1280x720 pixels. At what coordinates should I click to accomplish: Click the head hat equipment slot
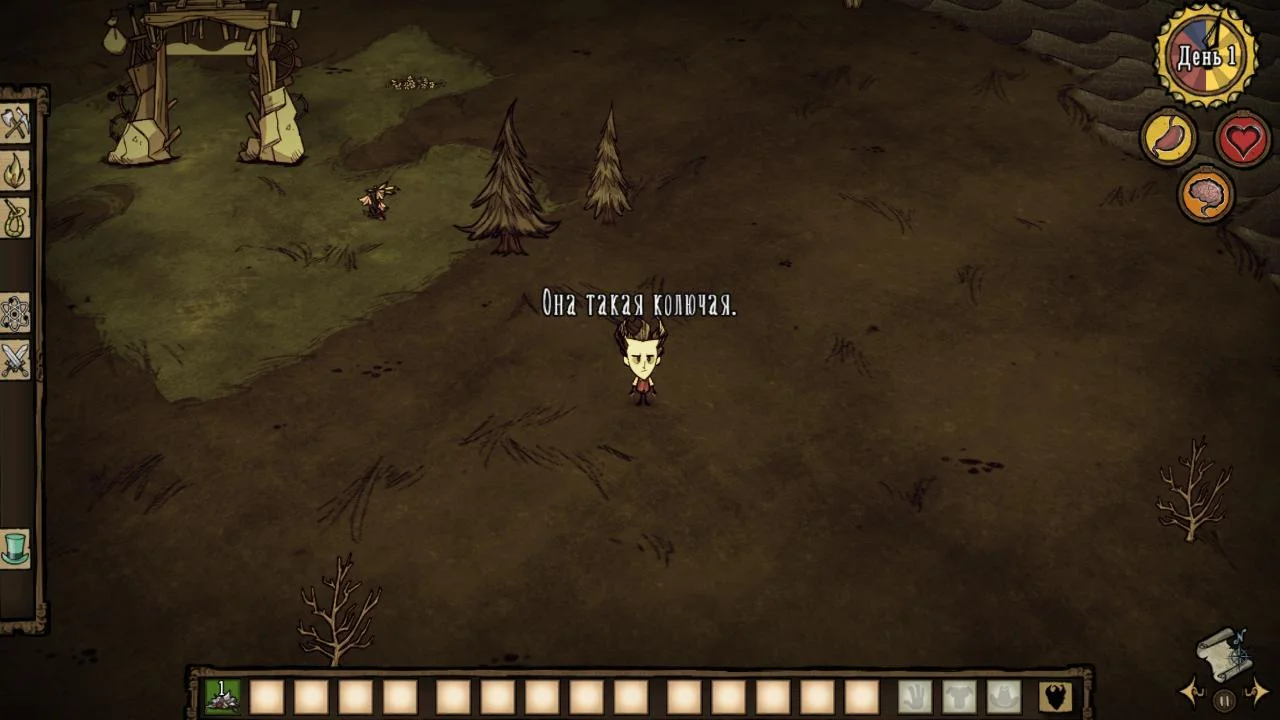(1004, 696)
